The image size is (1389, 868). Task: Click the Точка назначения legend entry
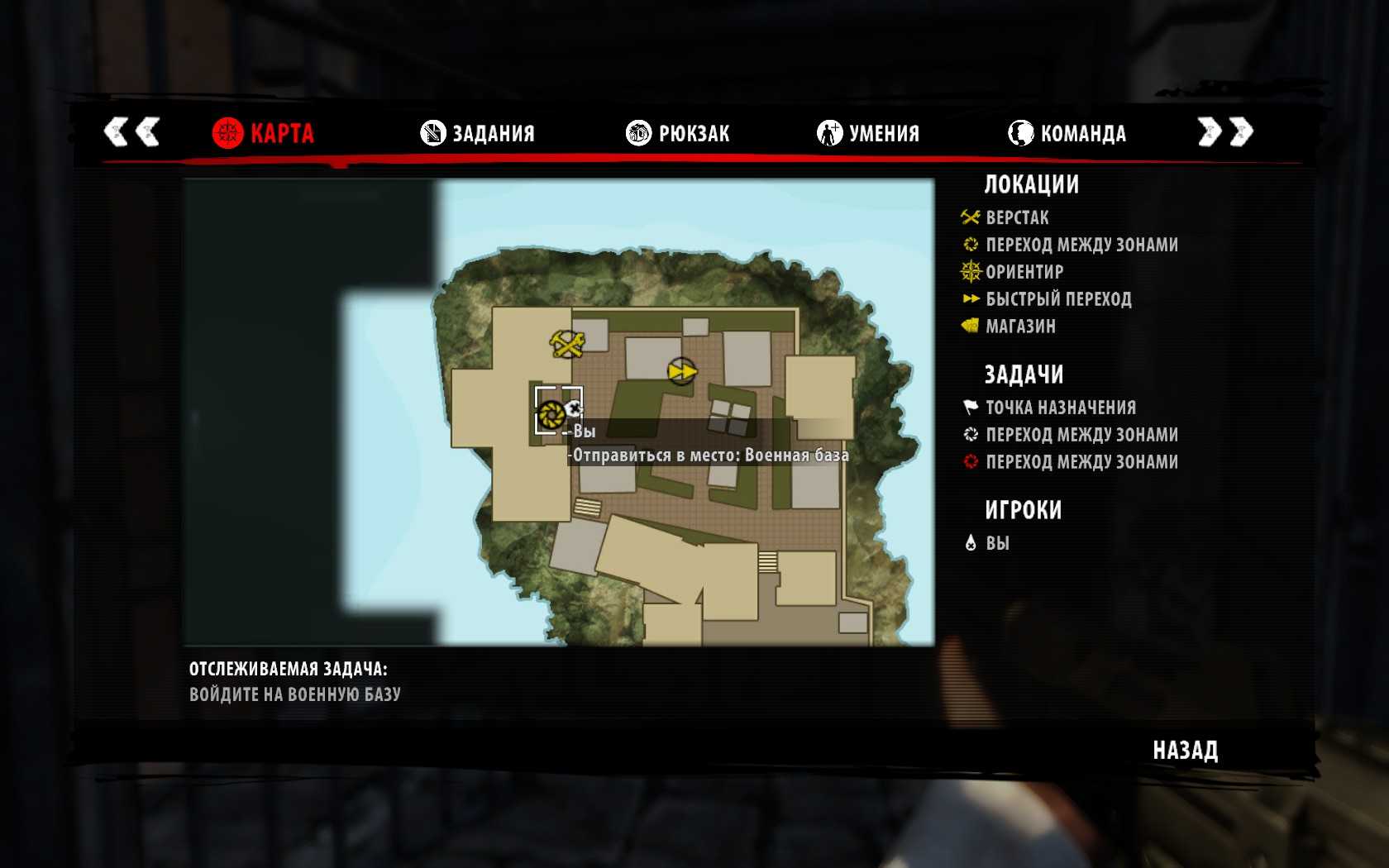pyautogui.click(x=1060, y=408)
